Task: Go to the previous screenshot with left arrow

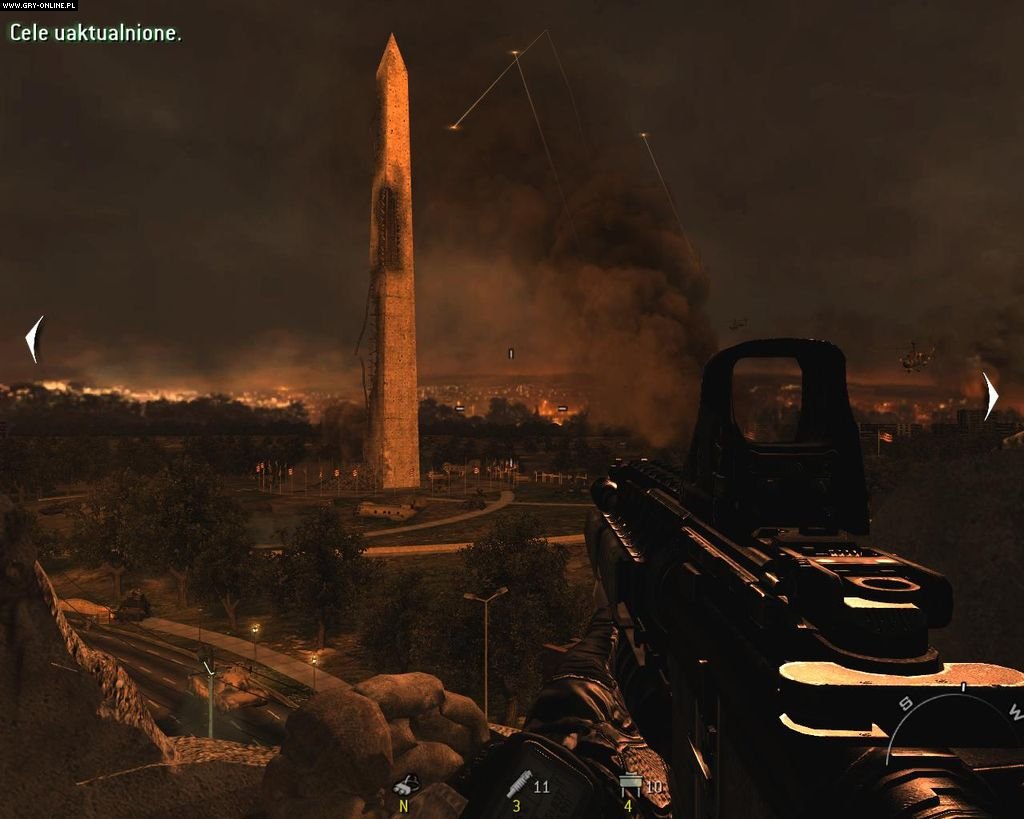Action: (x=35, y=339)
